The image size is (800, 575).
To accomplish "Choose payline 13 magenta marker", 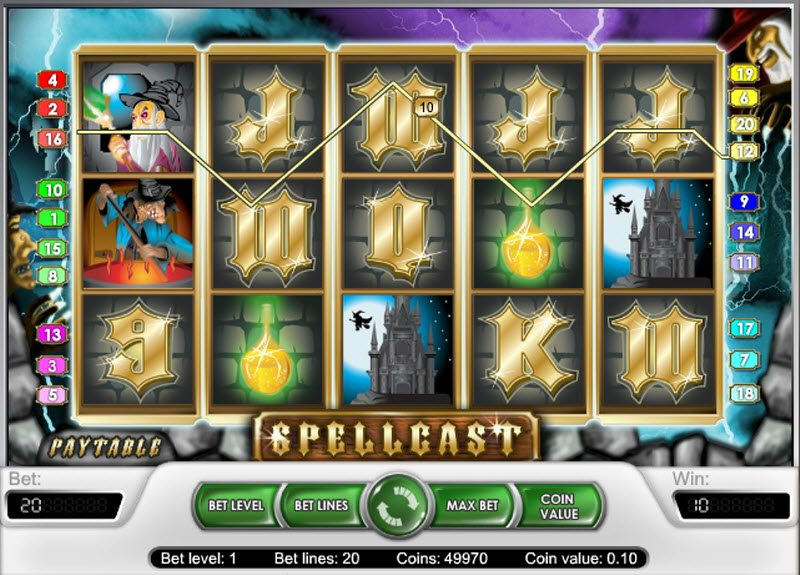I will (x=52, y=335).
